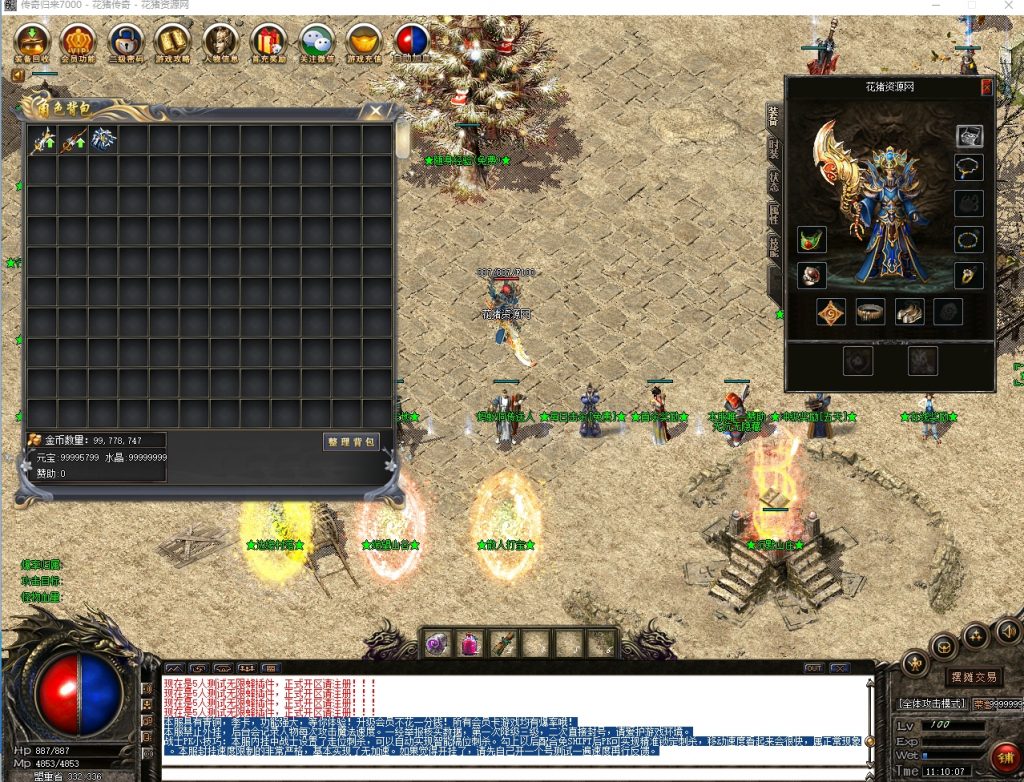
Task: Close the character equipment panel
Action: click(986, 88)
